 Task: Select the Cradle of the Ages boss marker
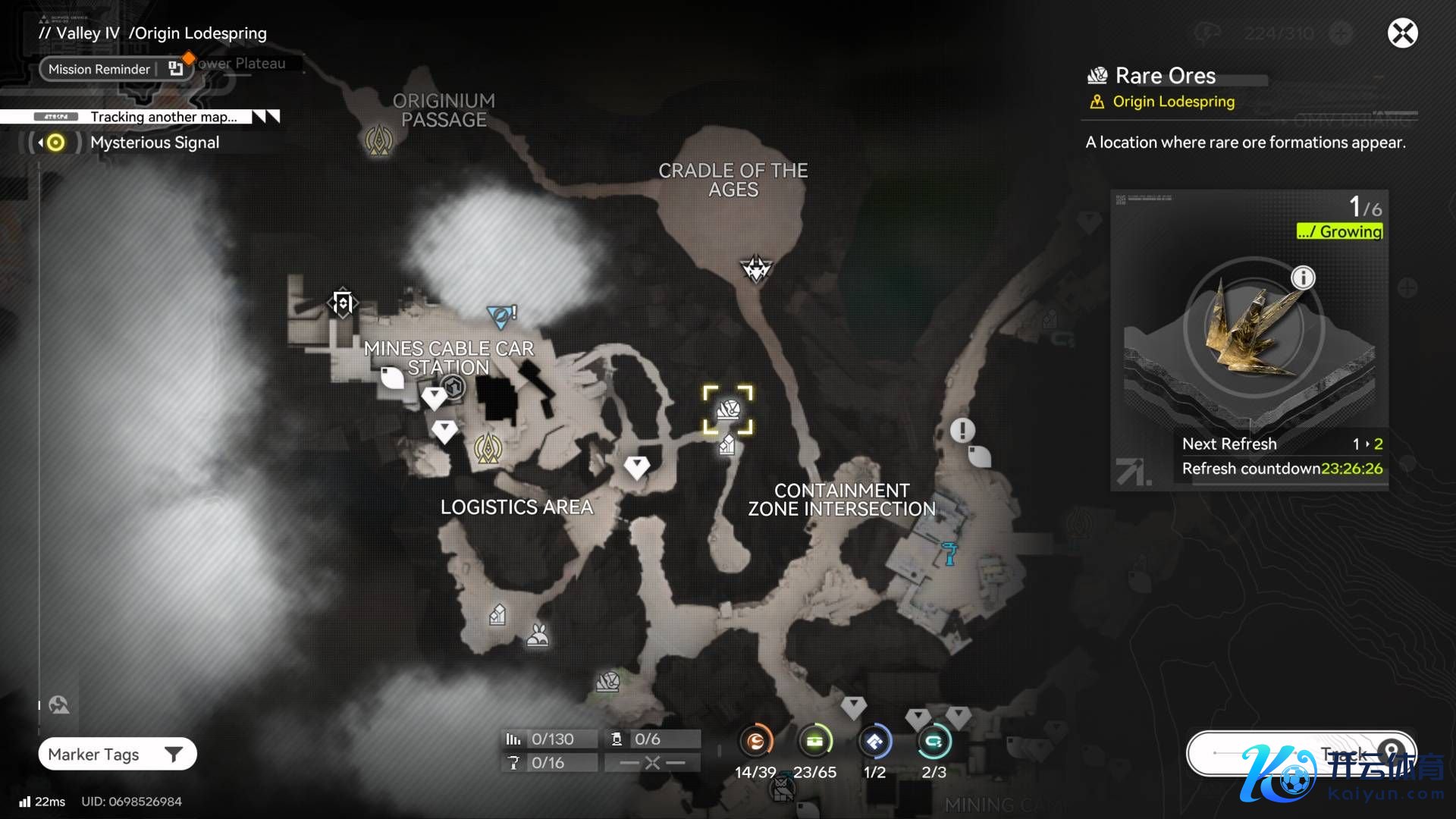pos(755,268)
